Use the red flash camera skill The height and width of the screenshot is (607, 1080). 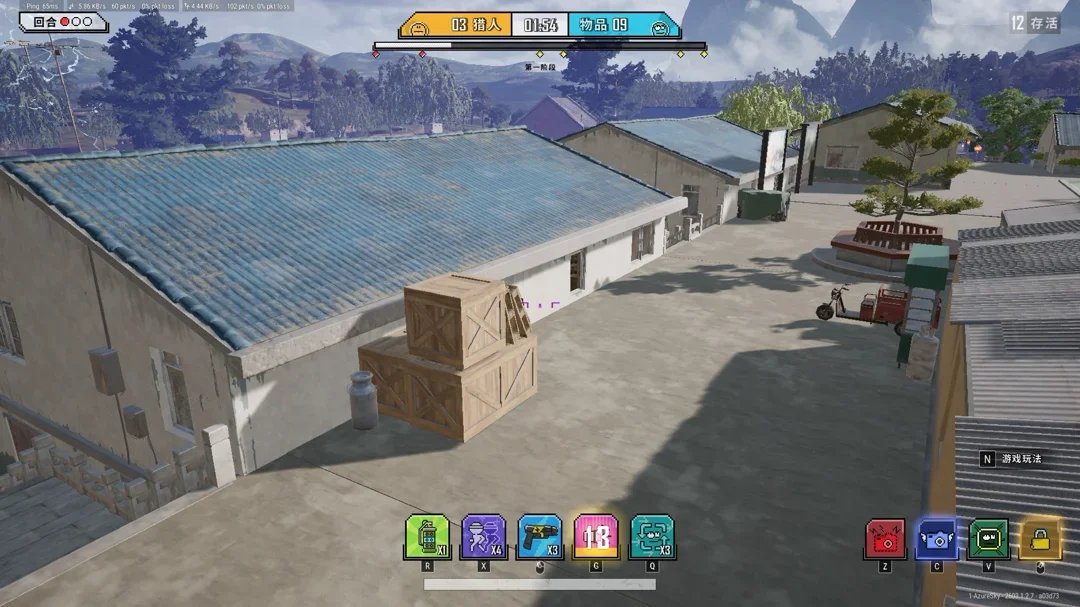[x=885, y=540]
